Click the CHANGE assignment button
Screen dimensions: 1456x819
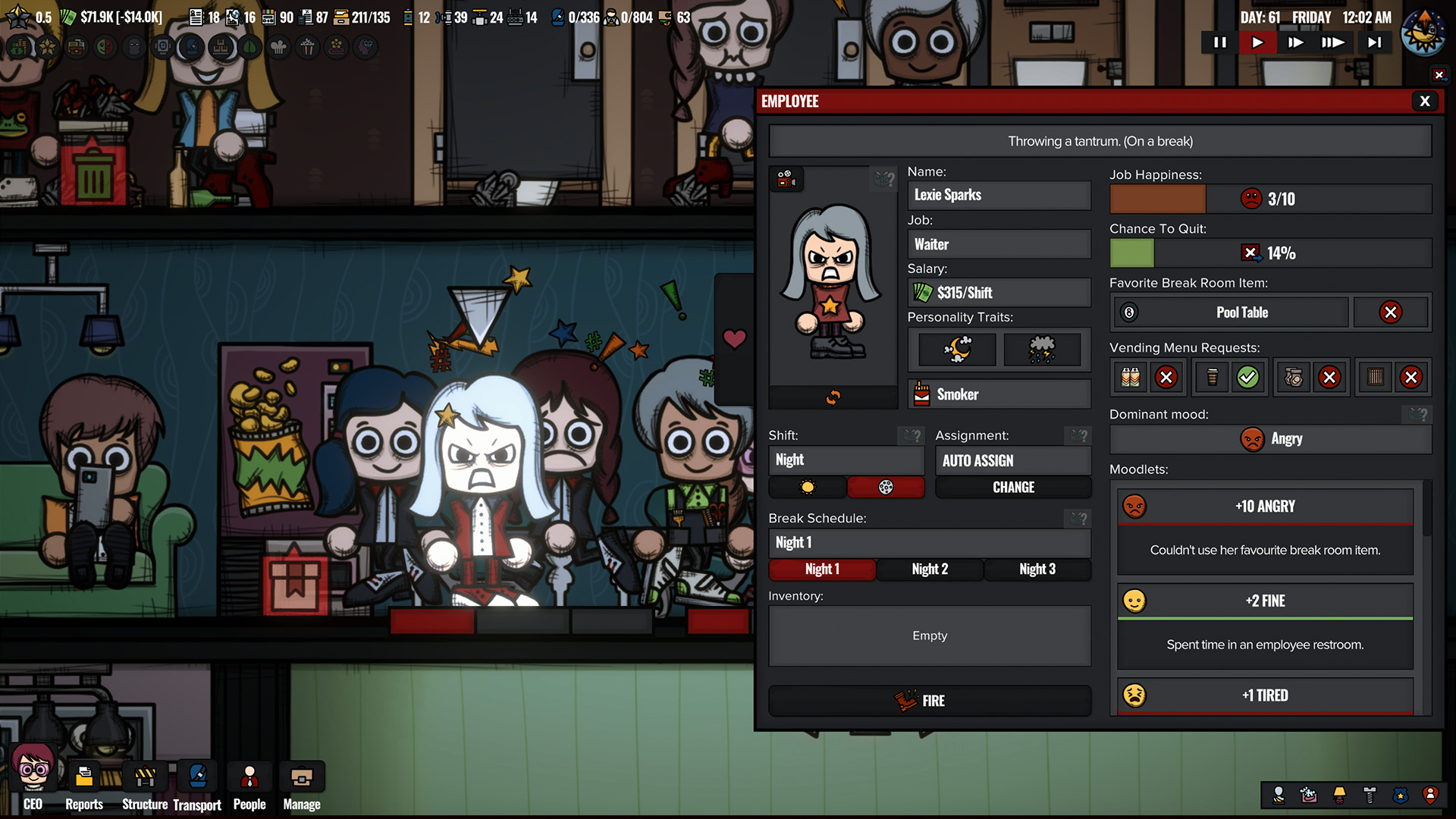[1013, 488]
